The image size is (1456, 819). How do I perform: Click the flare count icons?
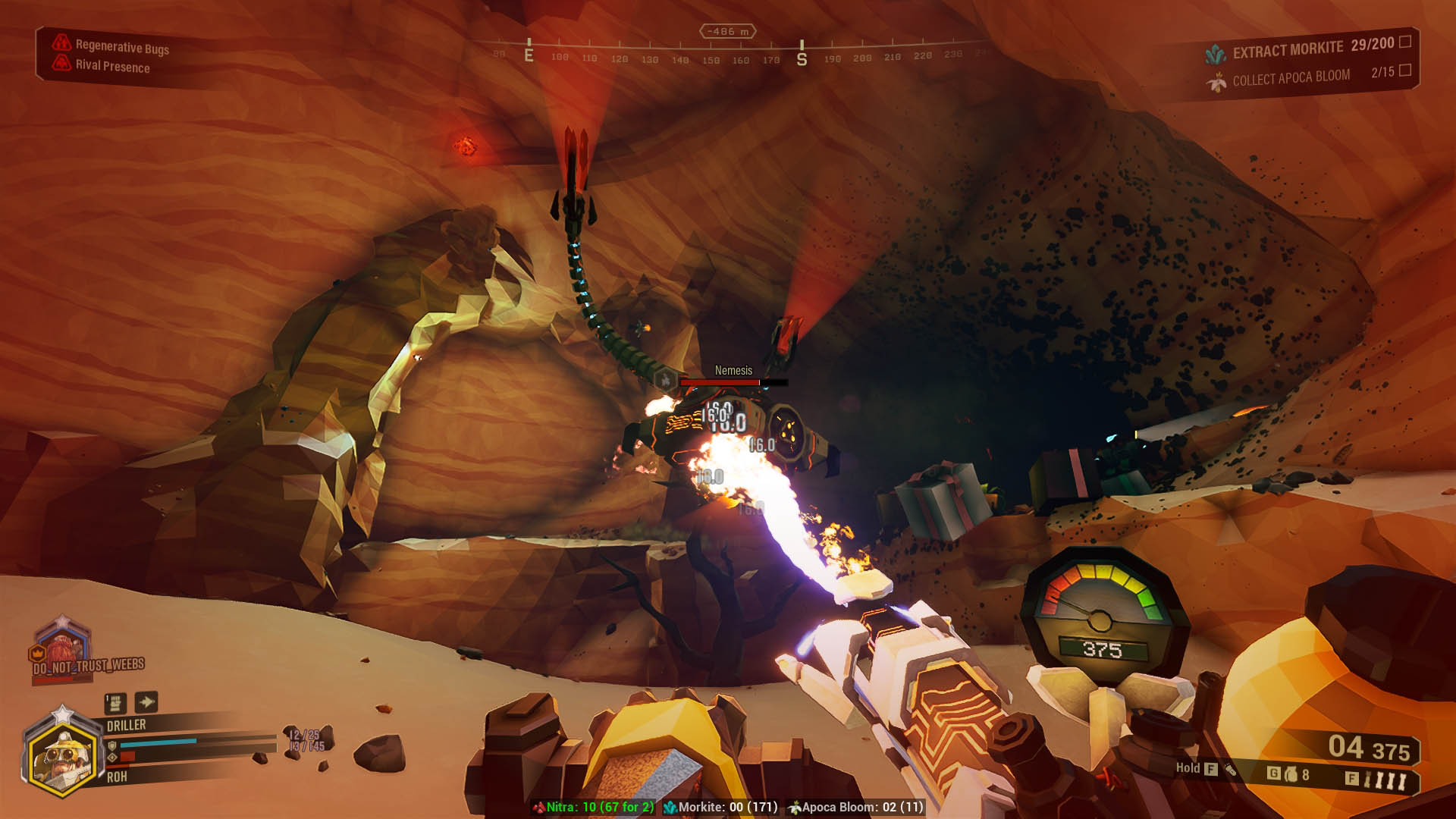coord(1386,780)
